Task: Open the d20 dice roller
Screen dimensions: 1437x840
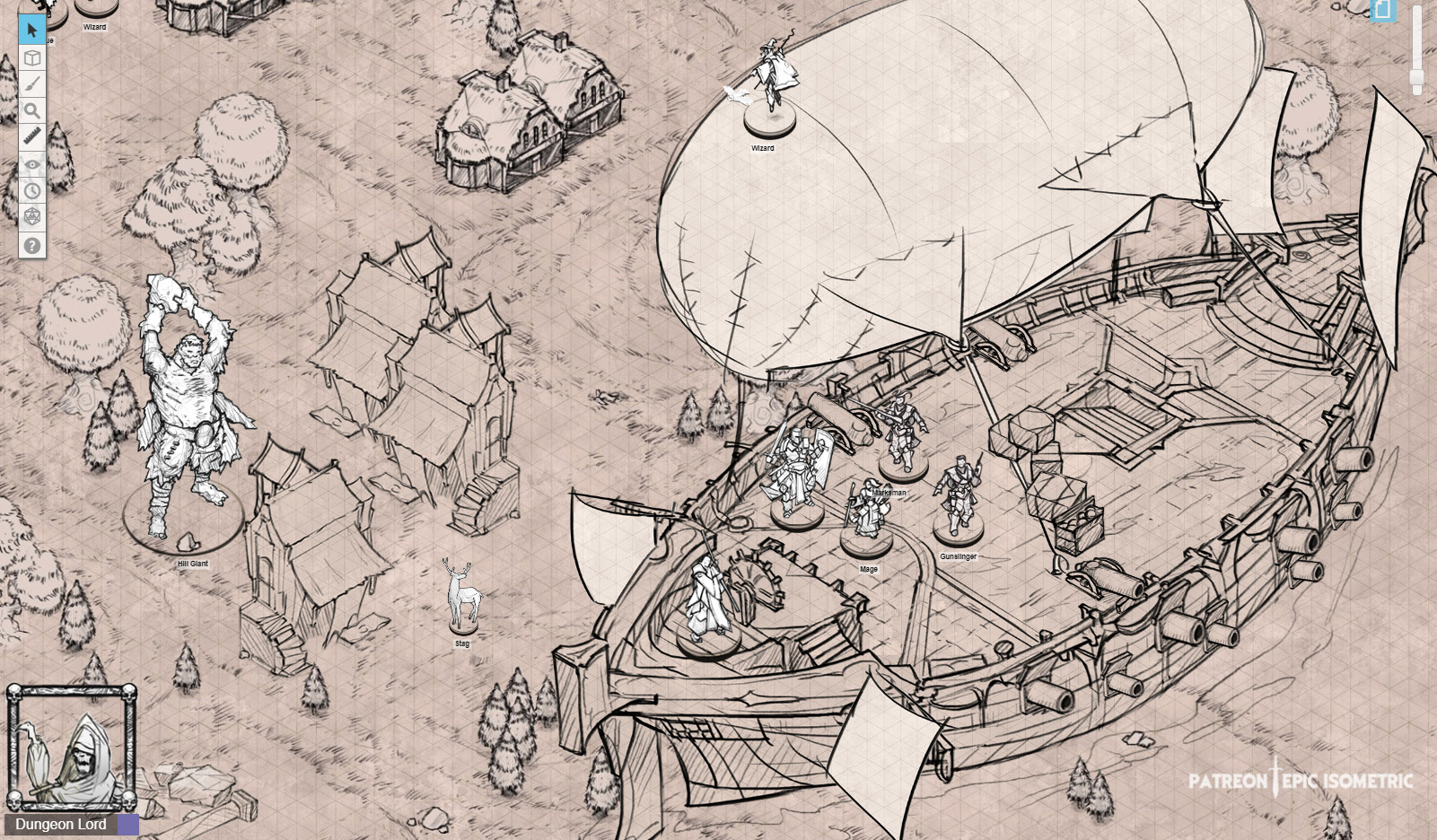Action: pos(31,218)
